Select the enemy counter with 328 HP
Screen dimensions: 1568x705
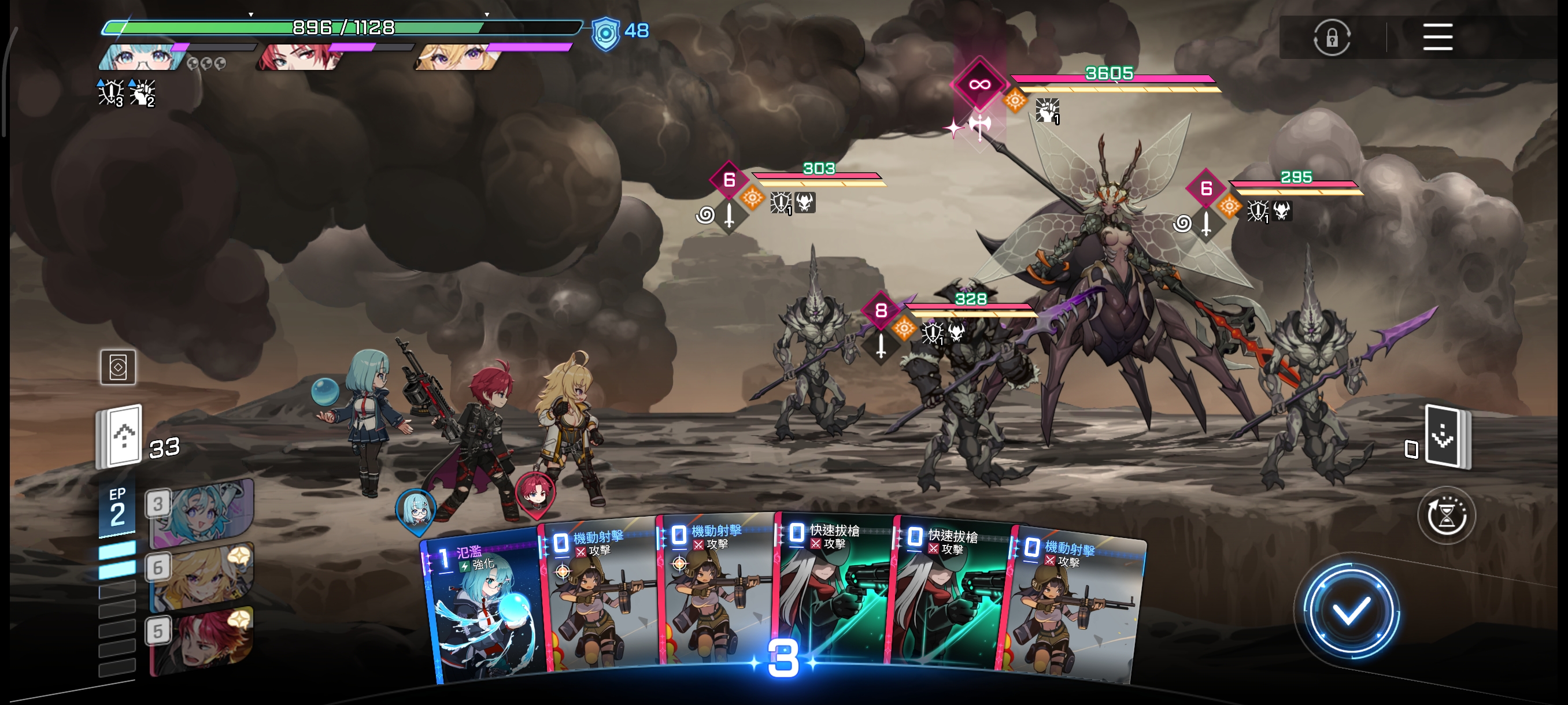pyautogui.click(x=880, y=311)
